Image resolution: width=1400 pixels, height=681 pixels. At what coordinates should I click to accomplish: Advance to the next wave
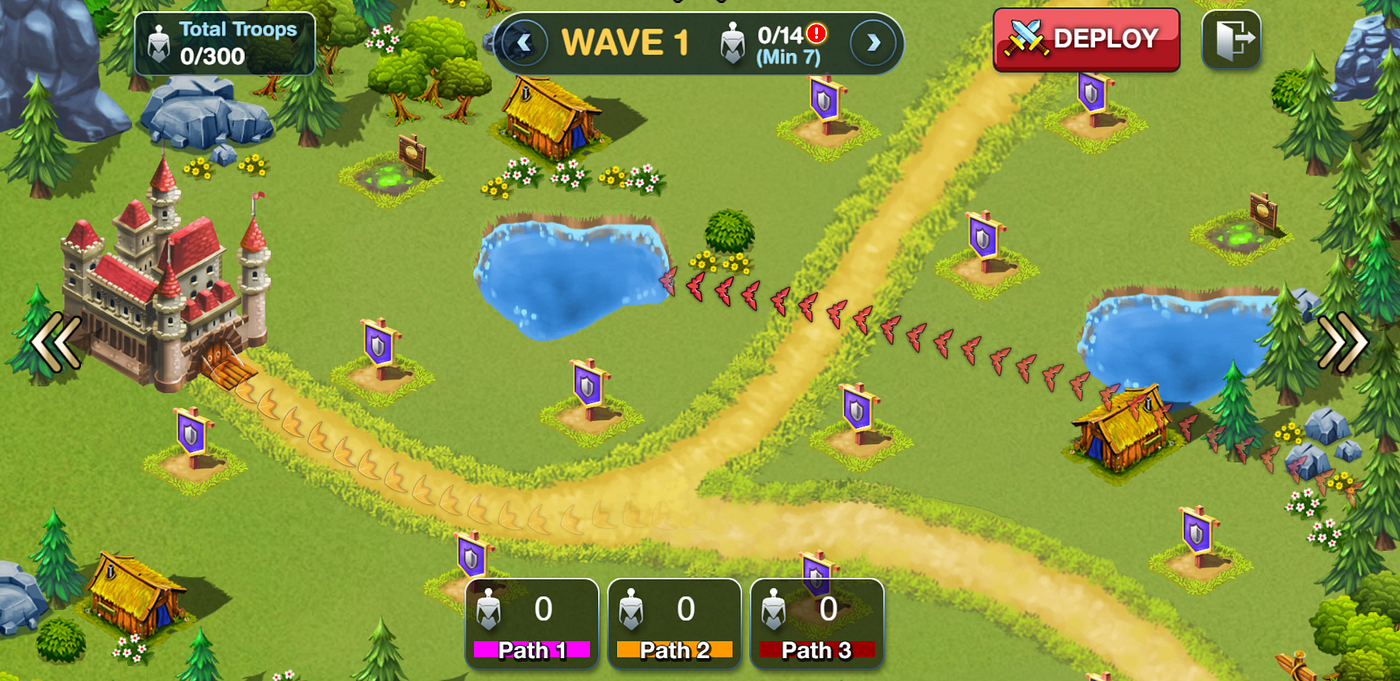[x=873, y=43]
